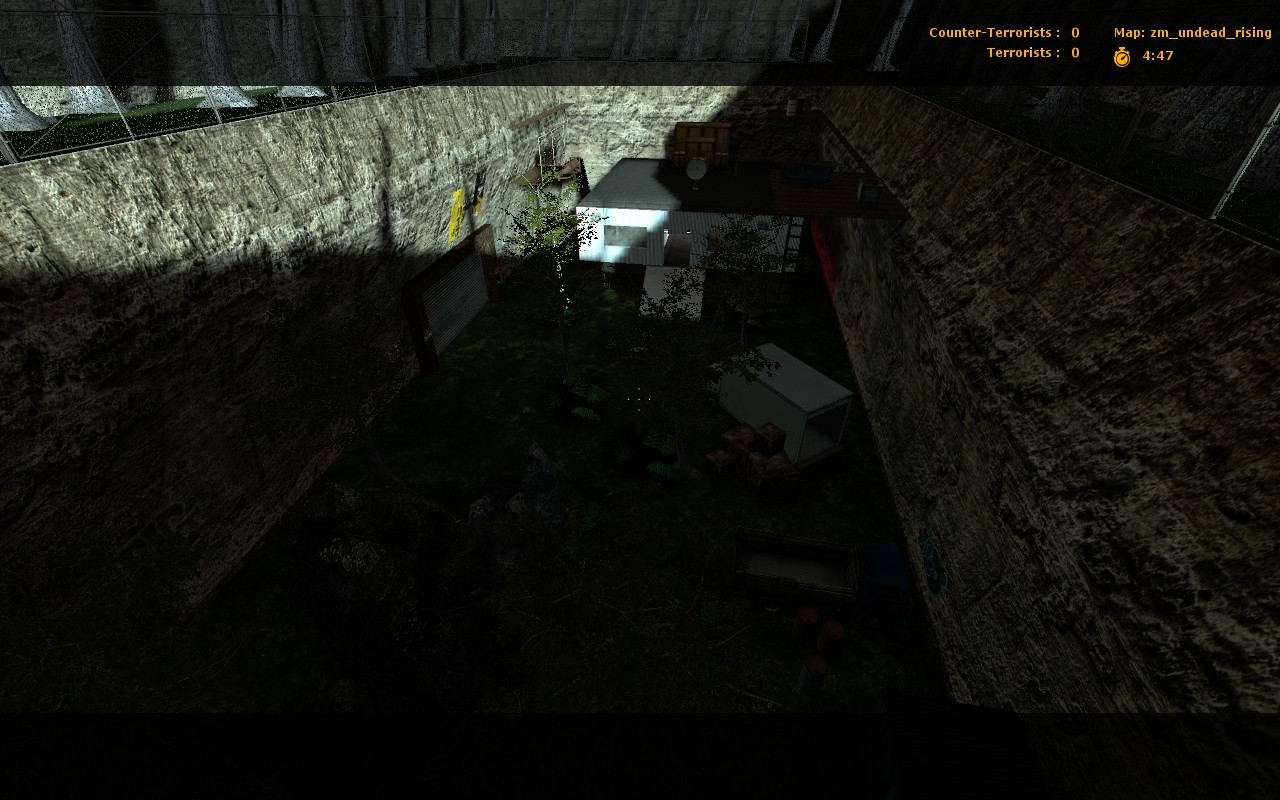Click the stopwatch icon next to the timer
The image size is (1280, 800).
[x=1122, y=57]
